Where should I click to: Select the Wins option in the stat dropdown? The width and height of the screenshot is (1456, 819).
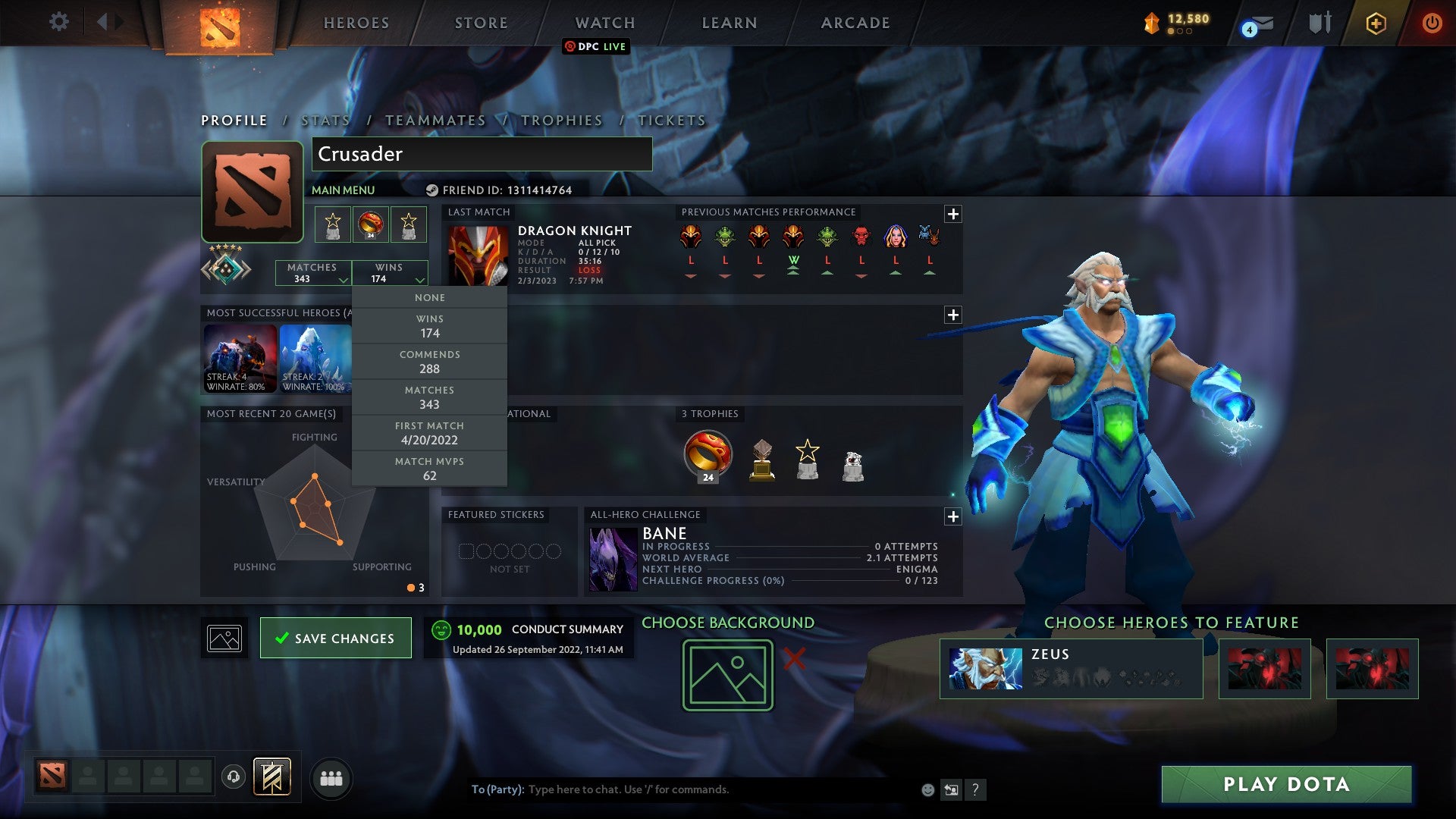click(x=429, y=325)
